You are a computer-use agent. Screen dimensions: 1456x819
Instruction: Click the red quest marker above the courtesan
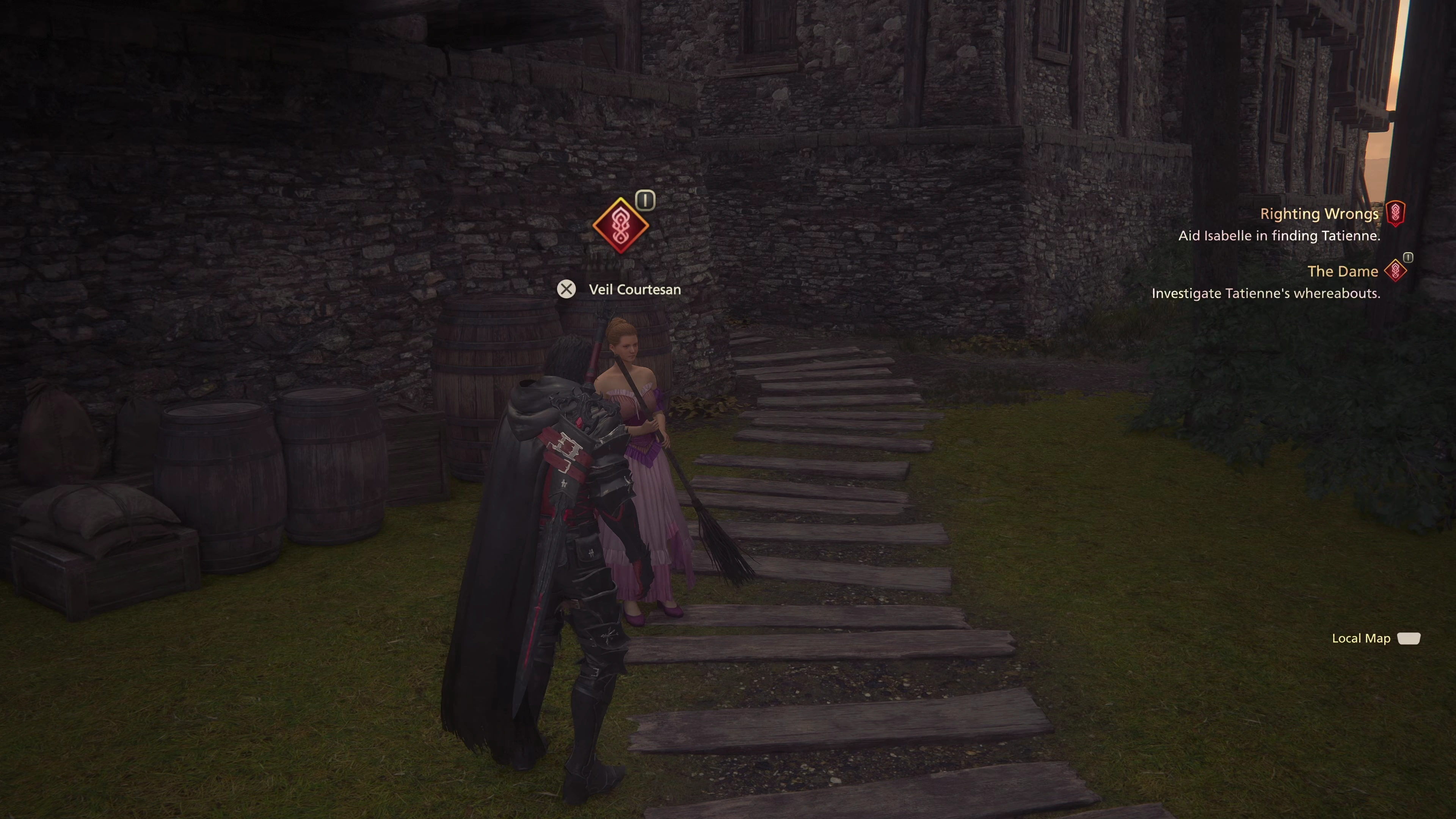[620, 226]
